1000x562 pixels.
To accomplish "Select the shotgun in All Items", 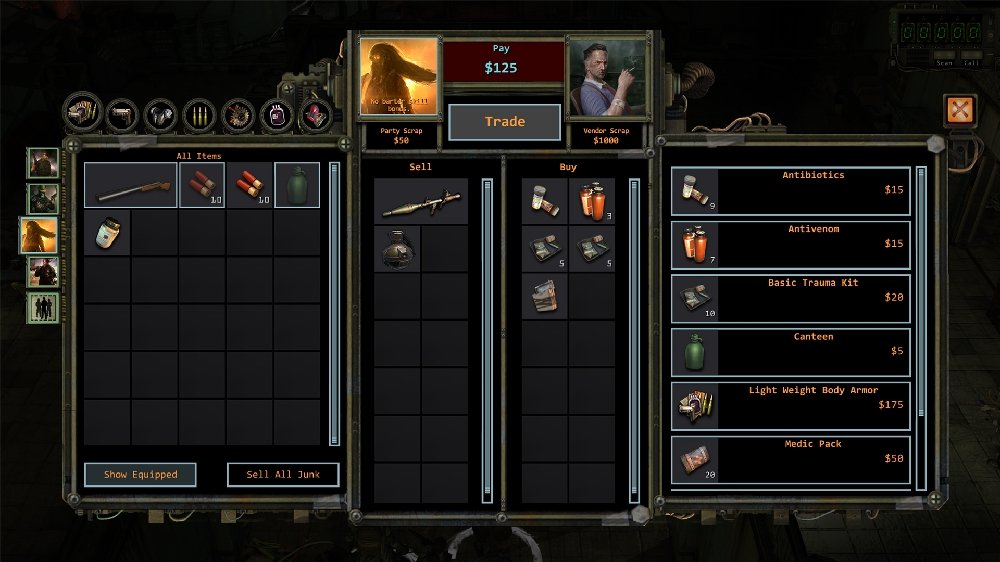I will coord(130,185).
